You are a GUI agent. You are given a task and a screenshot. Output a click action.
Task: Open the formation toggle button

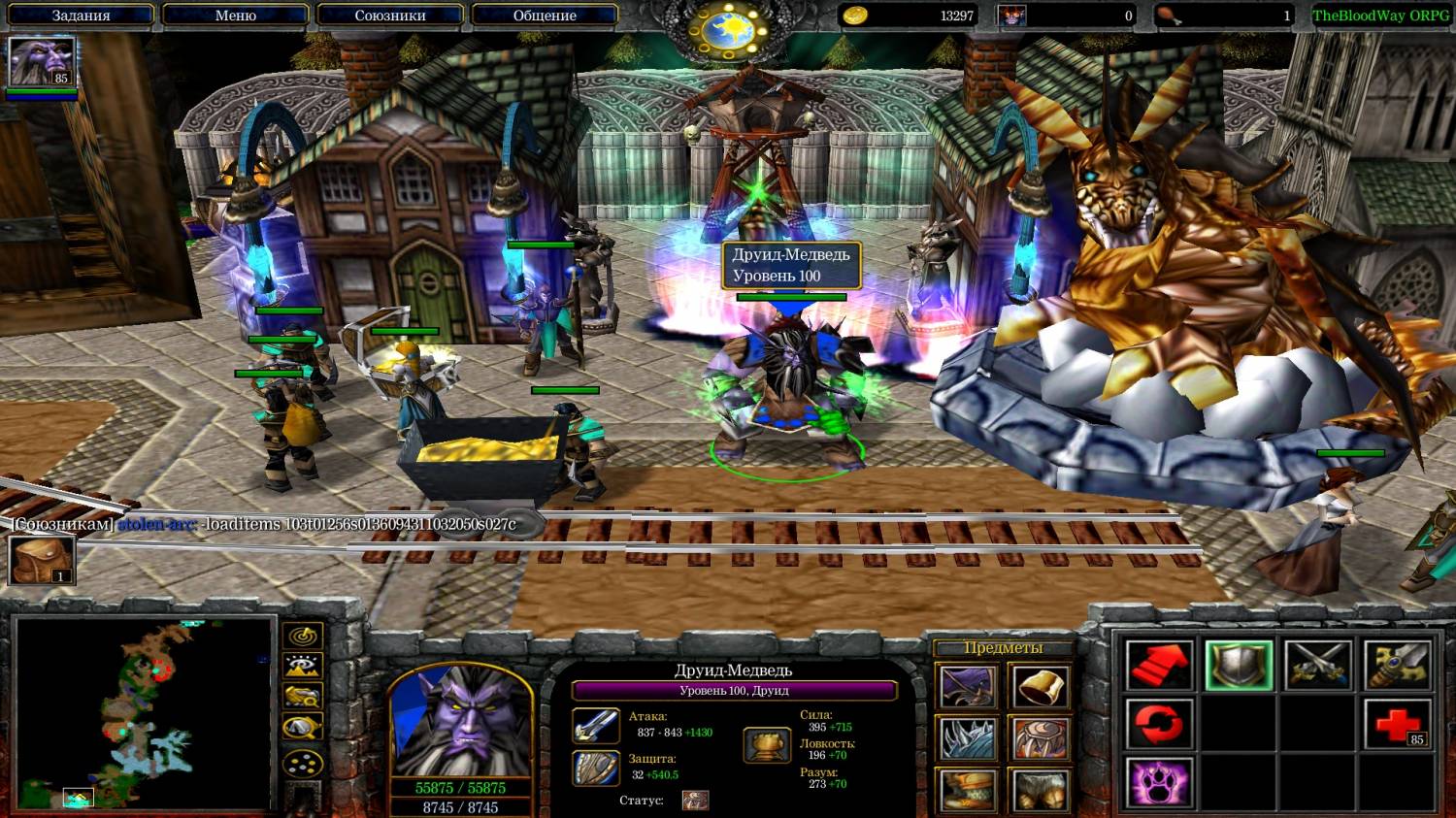click(303, 764)
